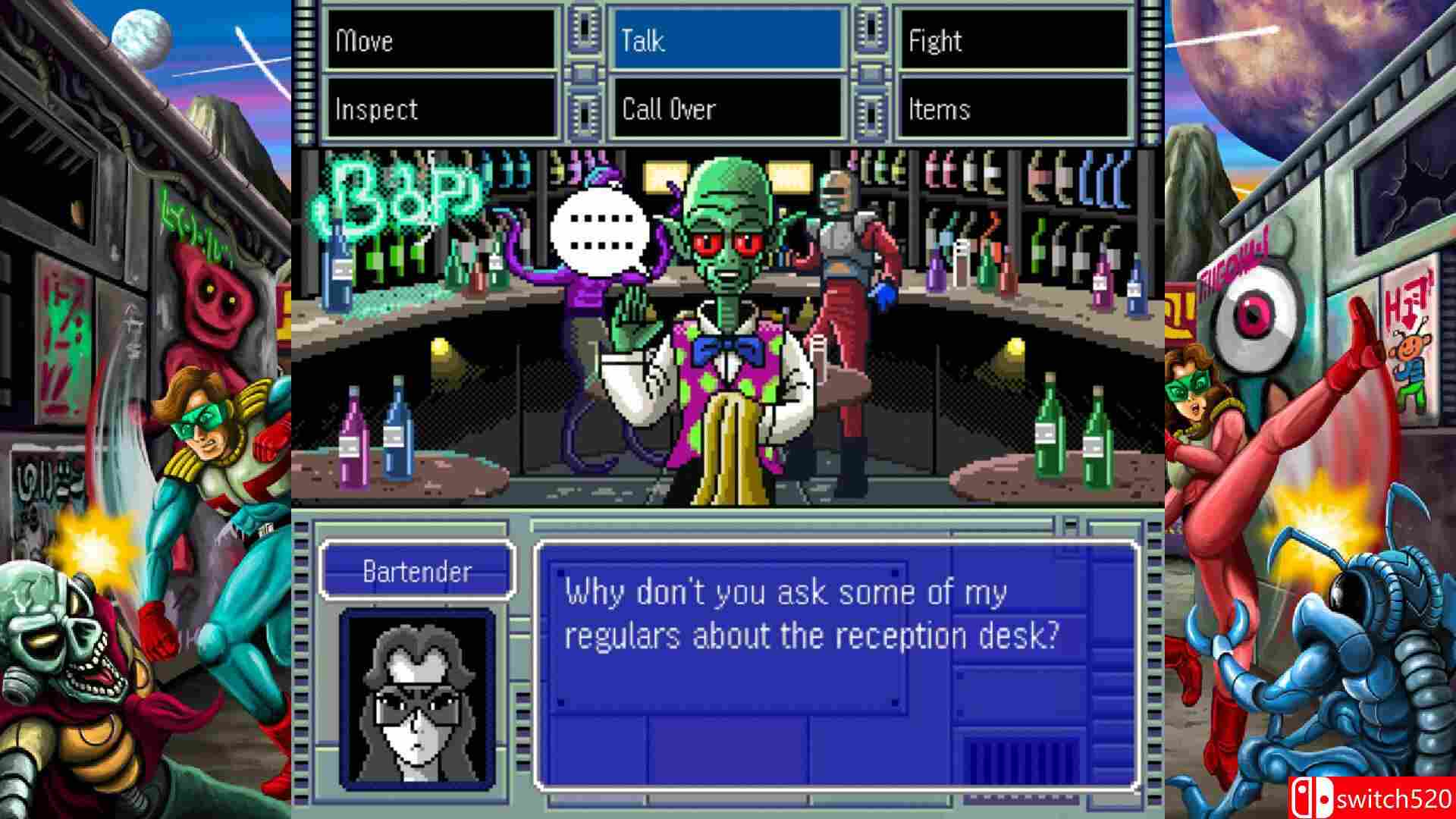
Task: Choose the Talk command
Action: click(x=727, y=40)
